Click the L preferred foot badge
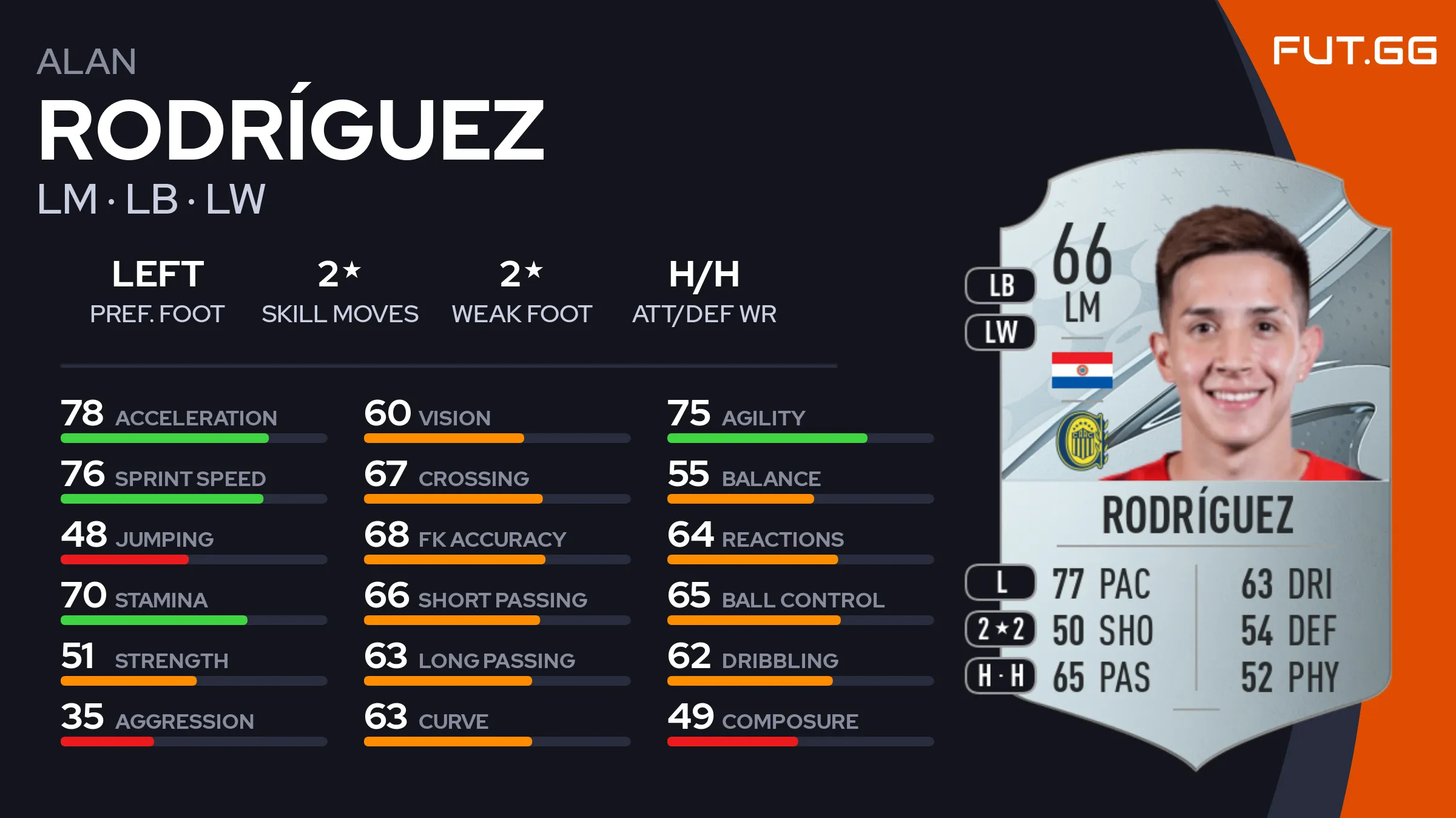1456x818 pixels. 1001,583
